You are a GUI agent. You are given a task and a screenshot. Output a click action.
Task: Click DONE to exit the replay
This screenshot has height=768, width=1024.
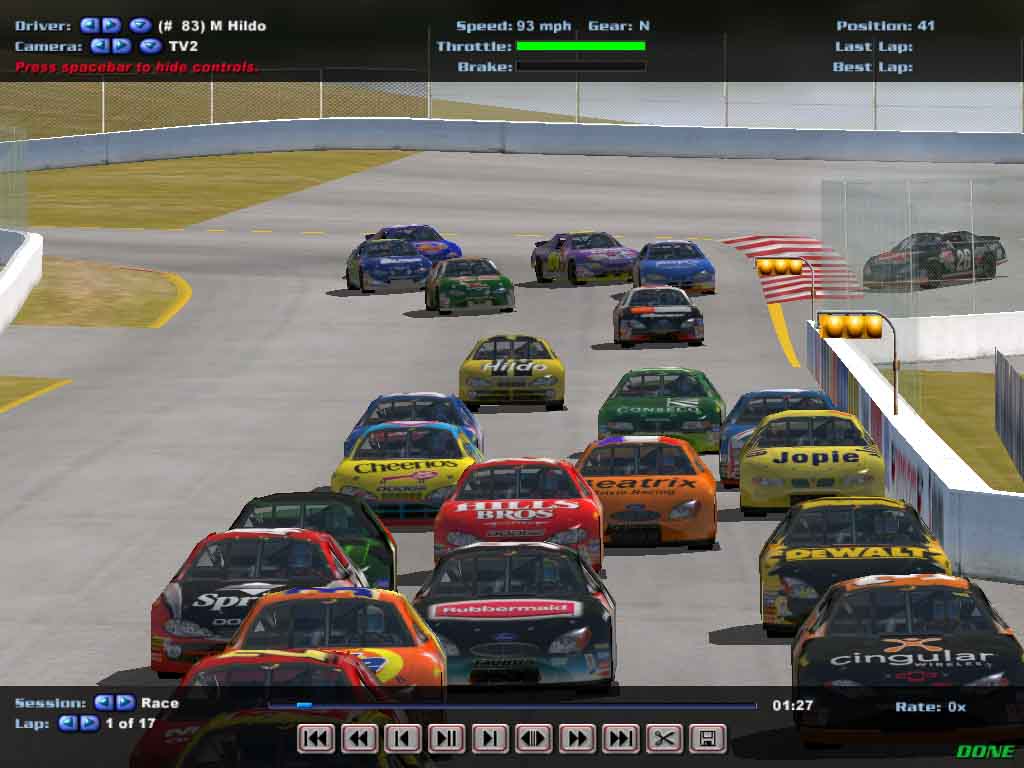(x=984, y=751)
